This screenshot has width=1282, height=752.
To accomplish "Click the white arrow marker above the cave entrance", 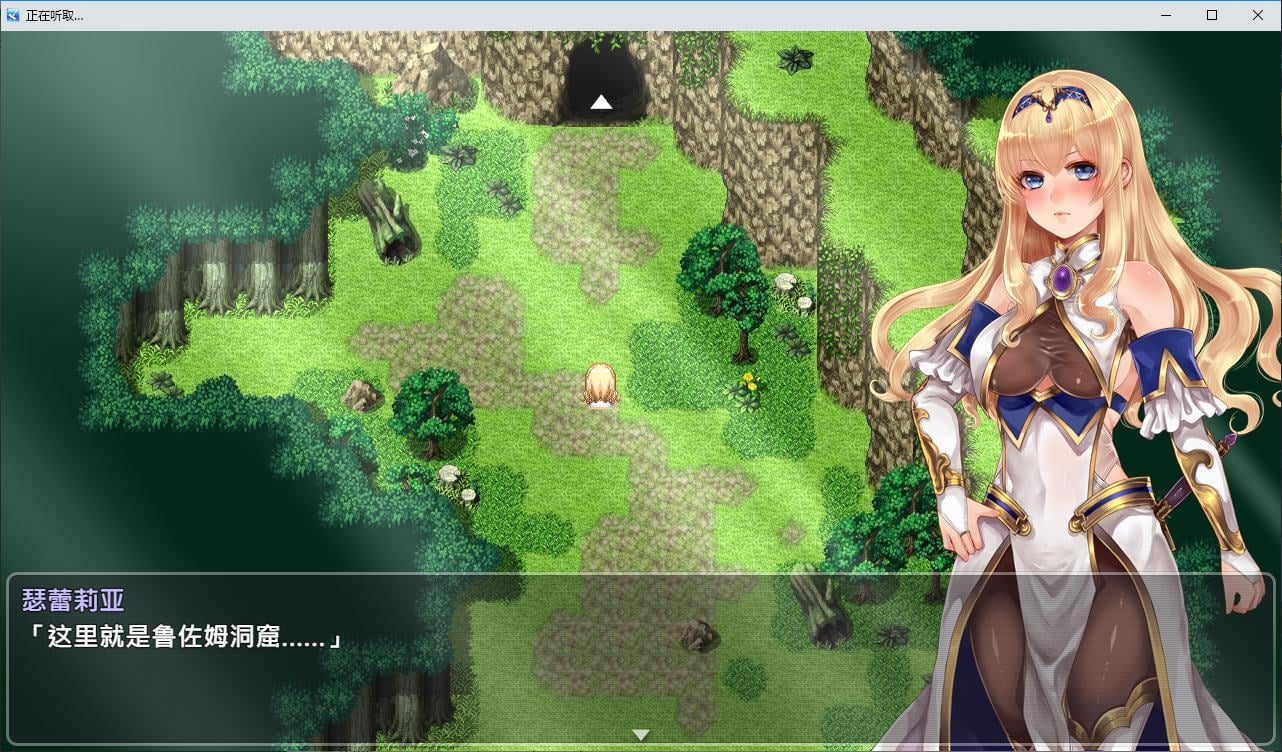I will coord(601,101).
